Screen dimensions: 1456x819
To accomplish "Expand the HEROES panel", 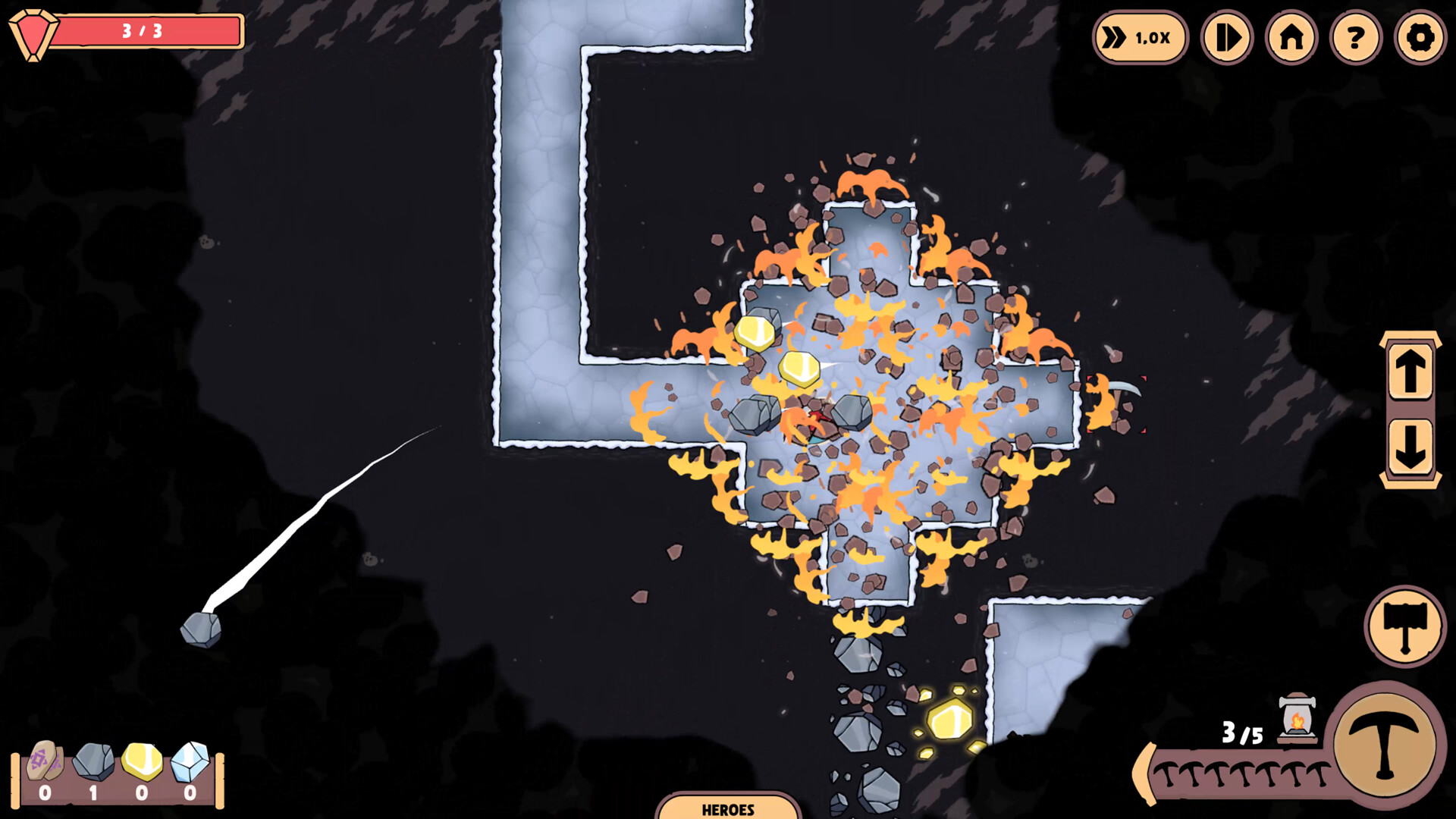I will pyautogui.click(x=726, y=809).
